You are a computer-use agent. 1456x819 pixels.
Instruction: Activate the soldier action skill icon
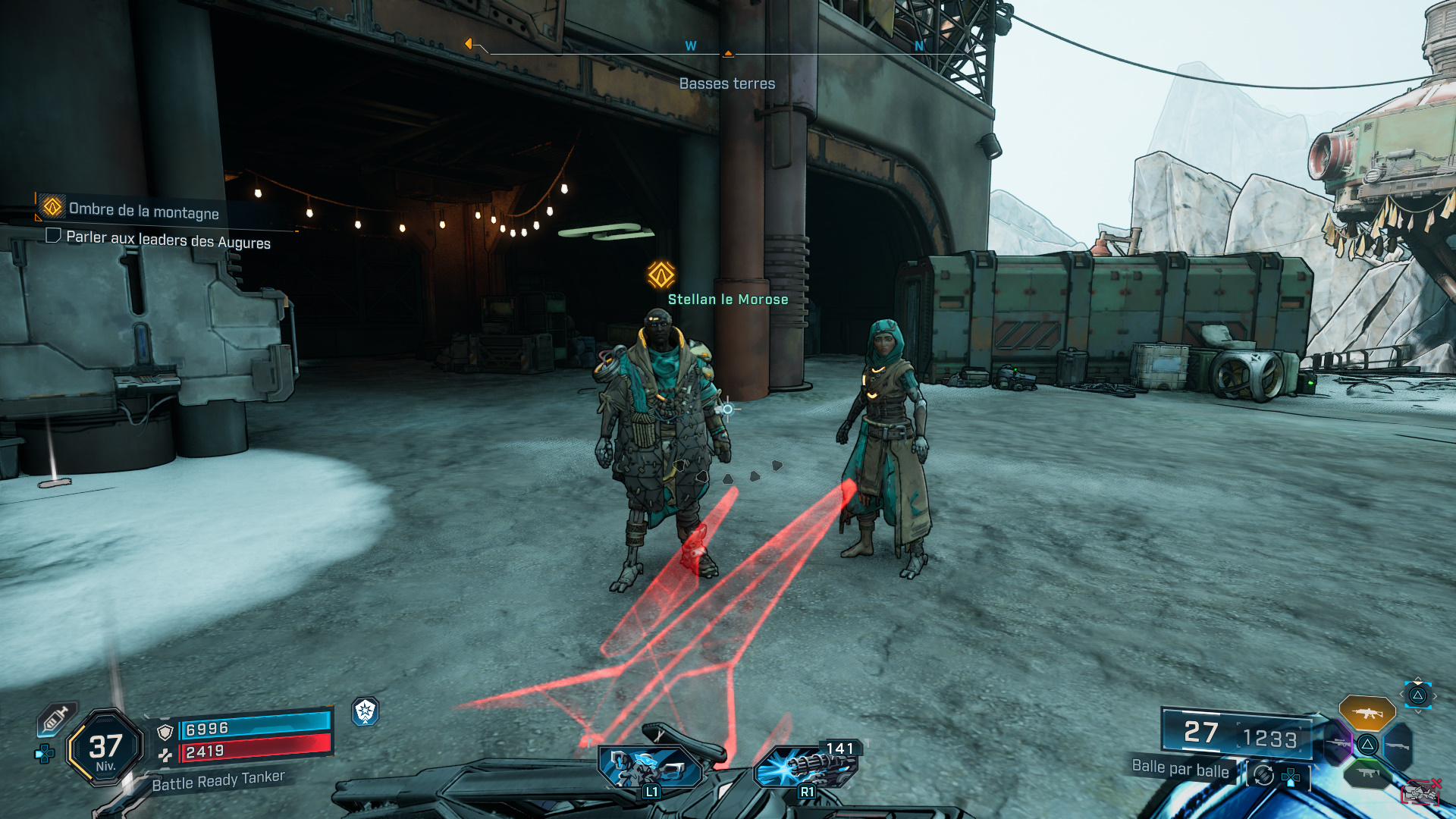[x=648, y=767]
